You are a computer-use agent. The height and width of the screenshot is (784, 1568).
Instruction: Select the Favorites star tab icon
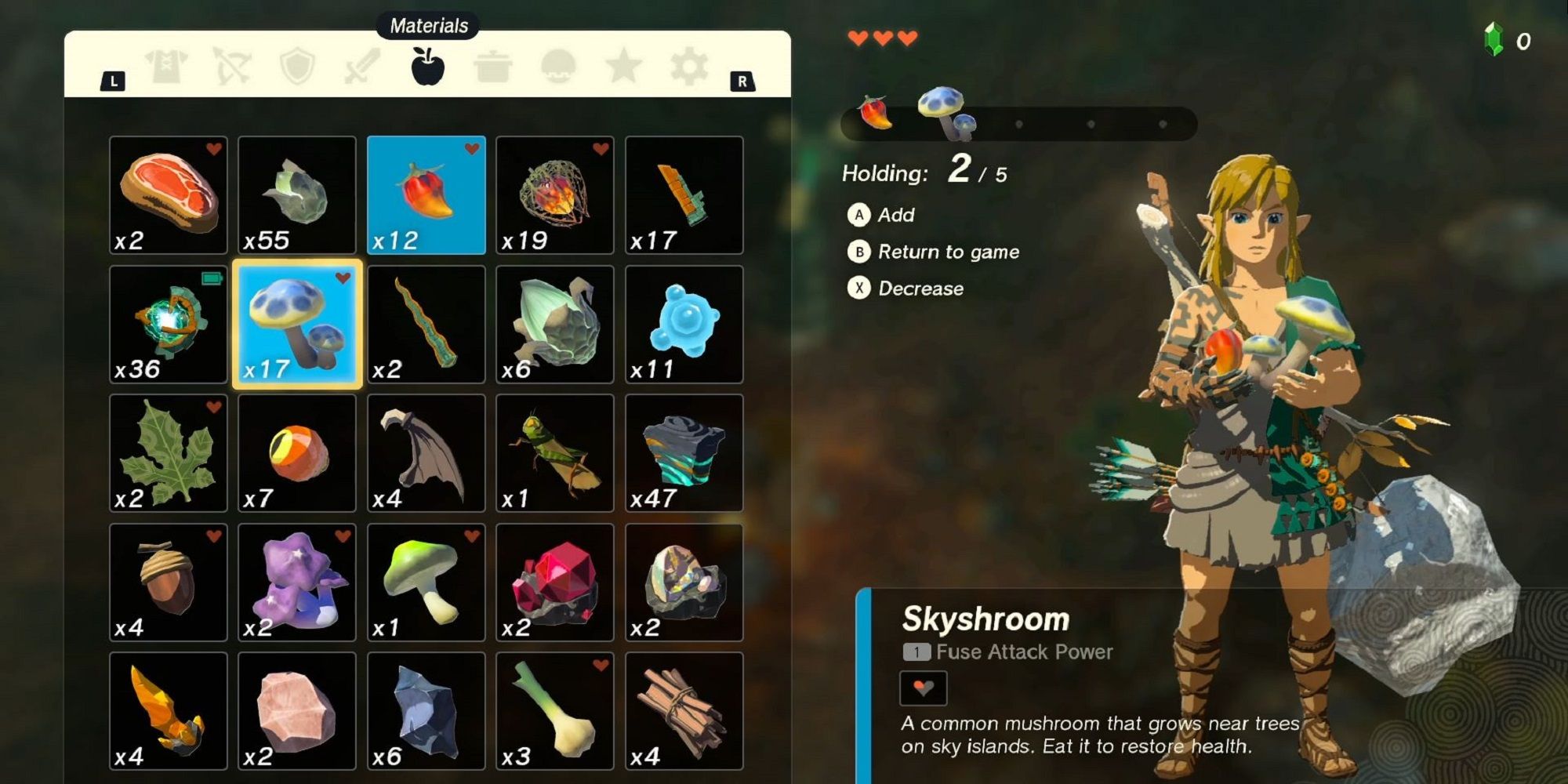click(x=623, y=67)
